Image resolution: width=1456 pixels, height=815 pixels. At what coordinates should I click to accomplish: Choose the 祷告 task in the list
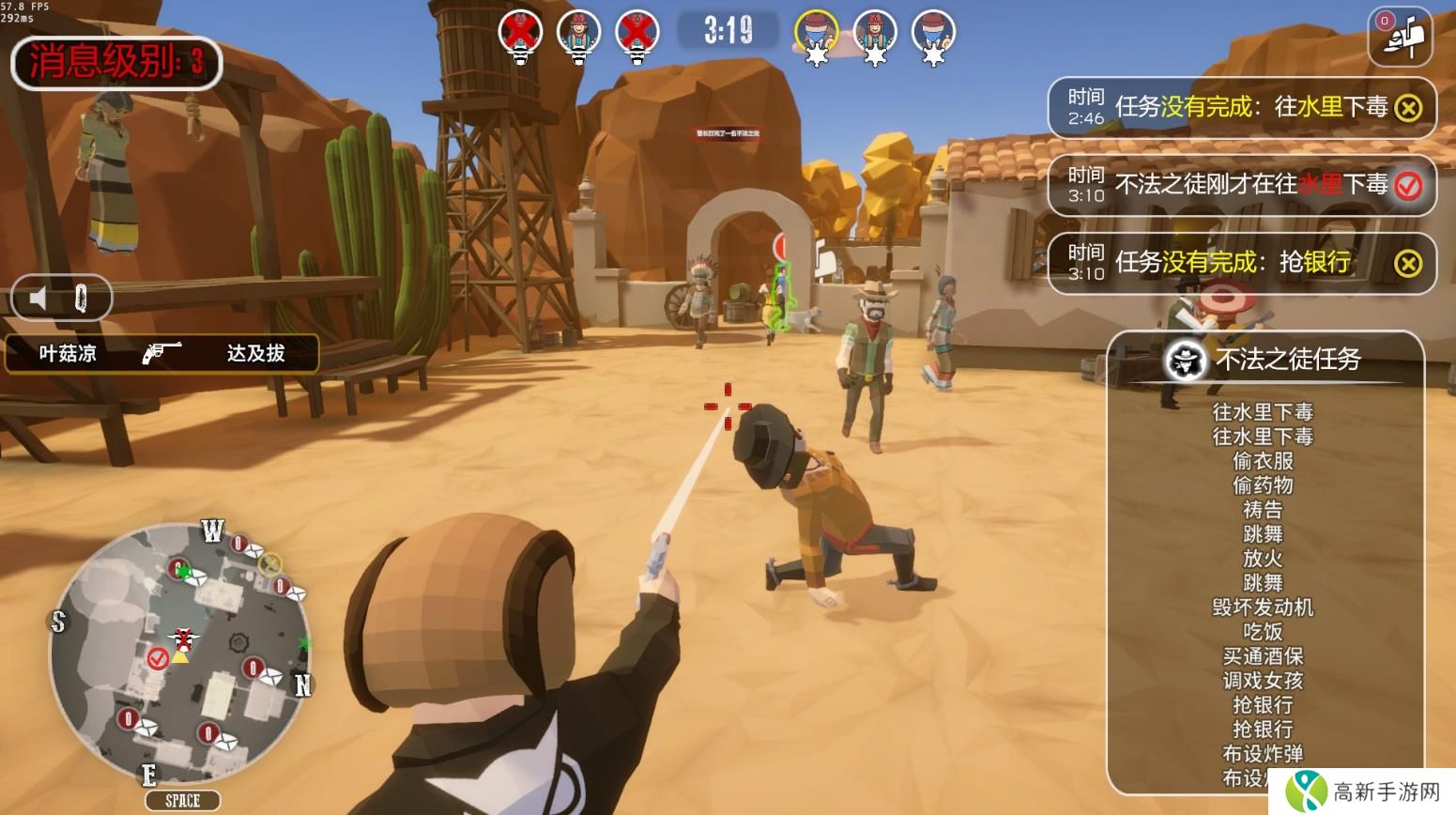[x=1263, y=510]
